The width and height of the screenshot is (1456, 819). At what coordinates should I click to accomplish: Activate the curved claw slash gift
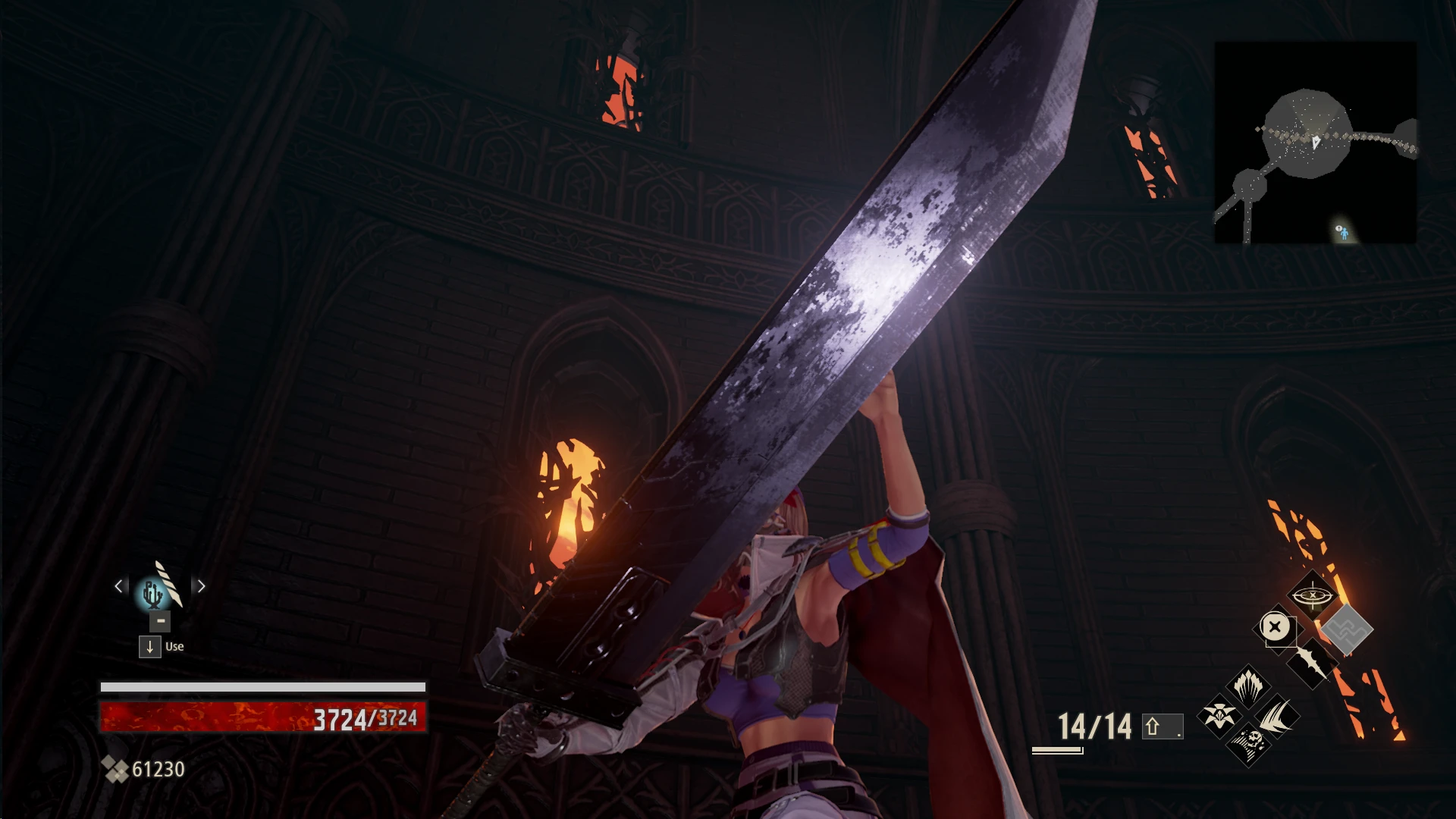1276,715
